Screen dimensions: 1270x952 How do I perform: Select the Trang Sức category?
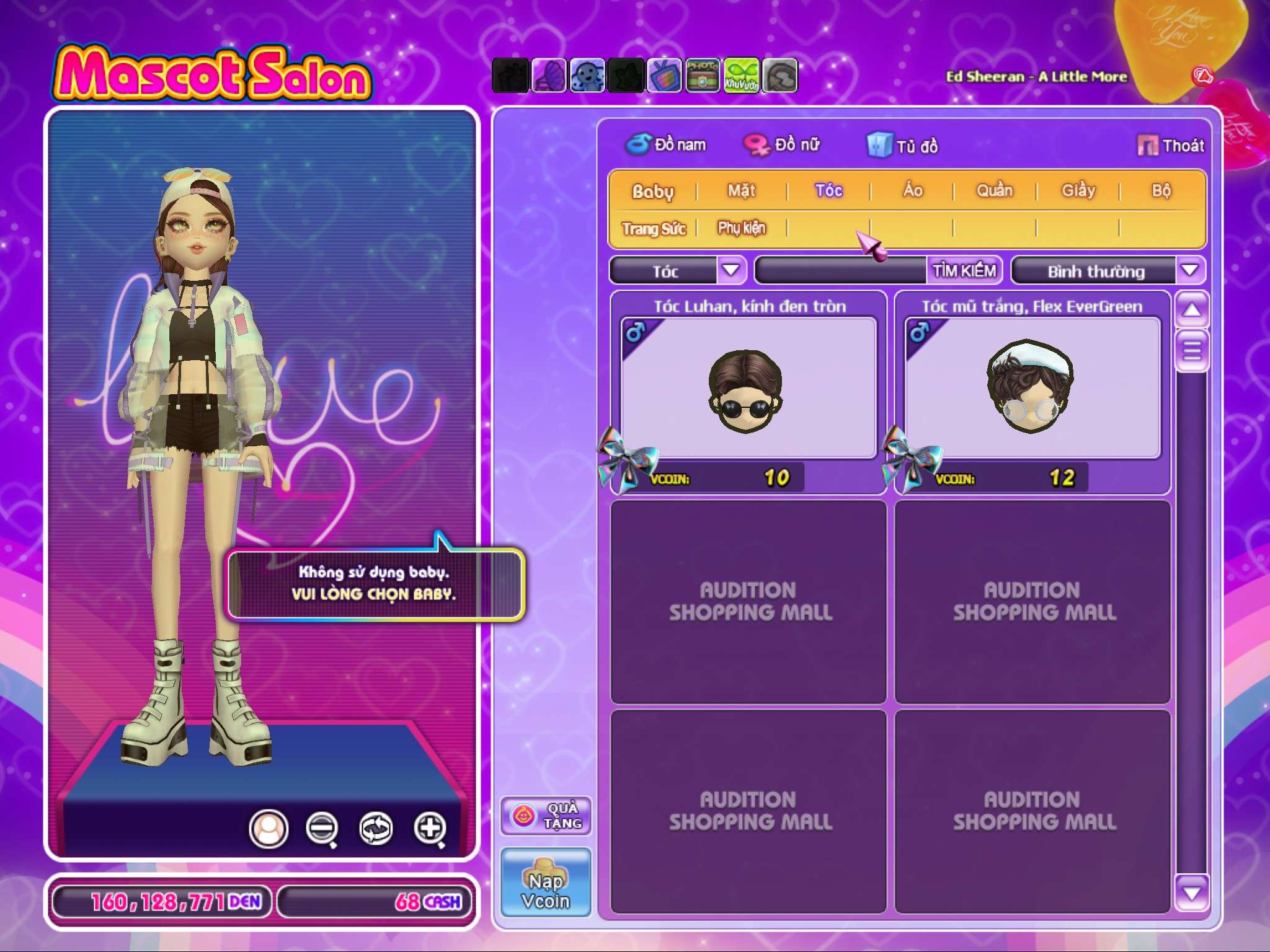pos(654,228)
